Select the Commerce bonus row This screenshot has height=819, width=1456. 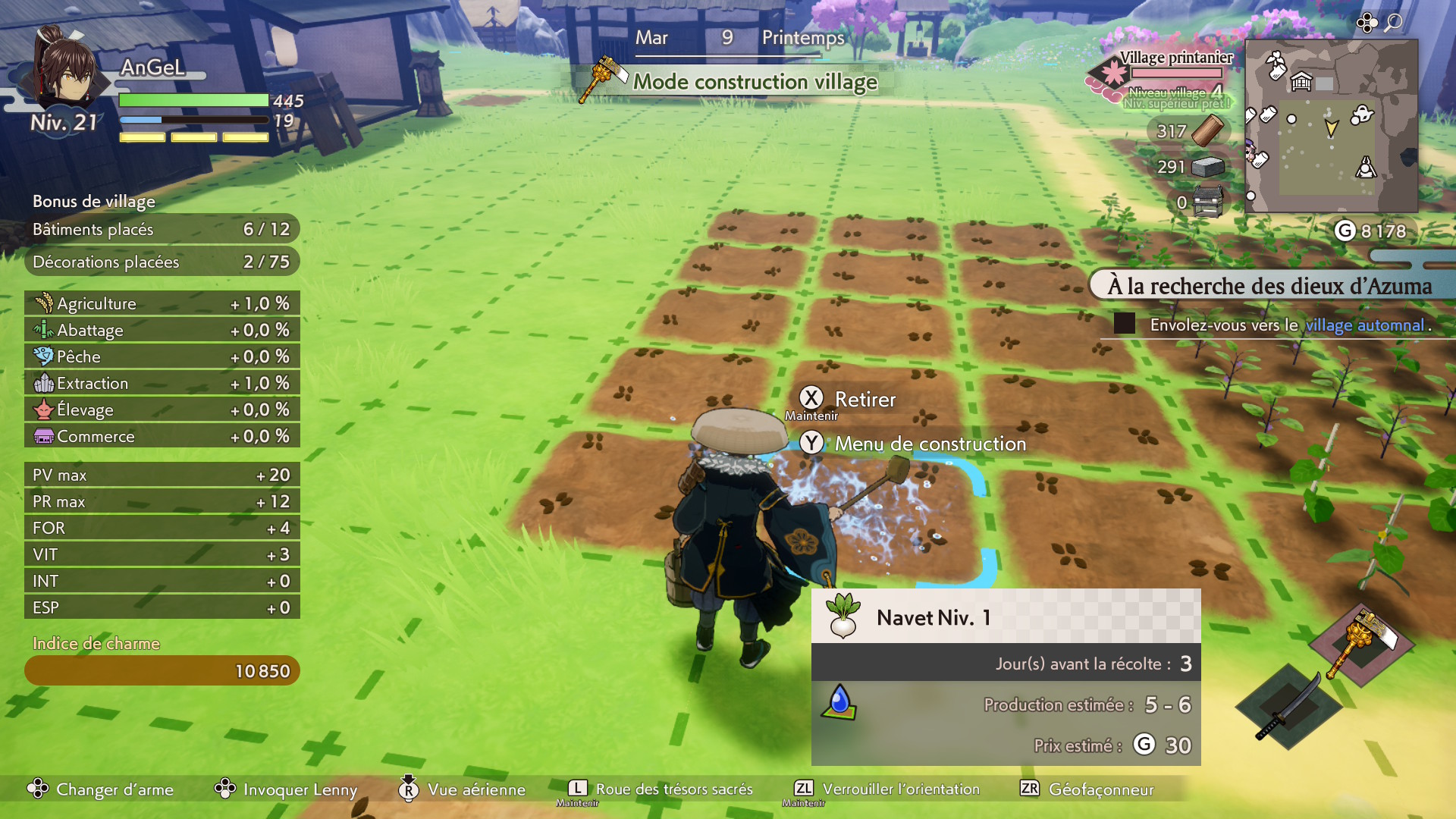pos(162,436)
